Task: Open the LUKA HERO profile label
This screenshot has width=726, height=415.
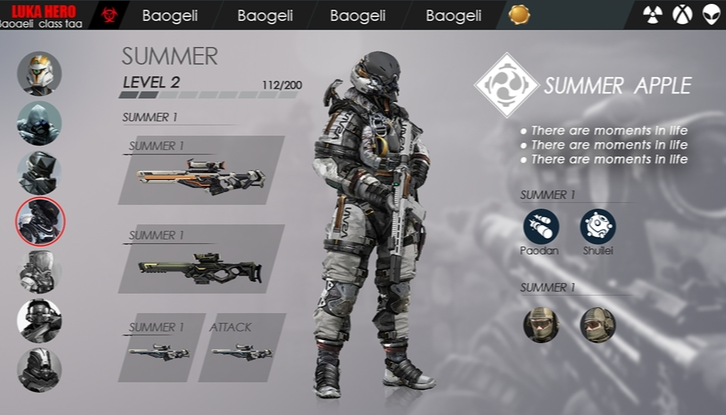Action: (45, 15)
